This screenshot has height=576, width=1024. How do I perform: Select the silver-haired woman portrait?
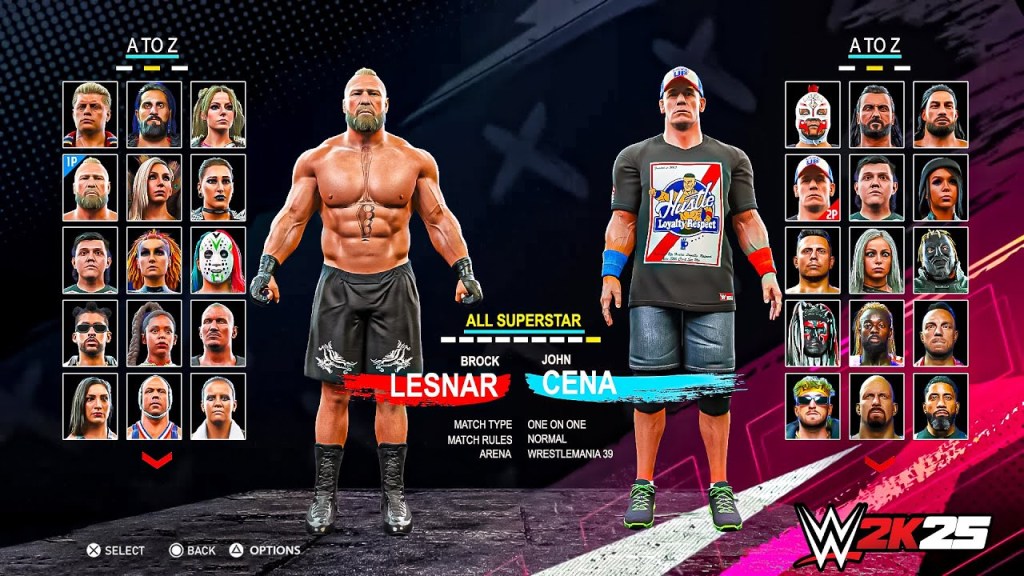coord(877,260)
